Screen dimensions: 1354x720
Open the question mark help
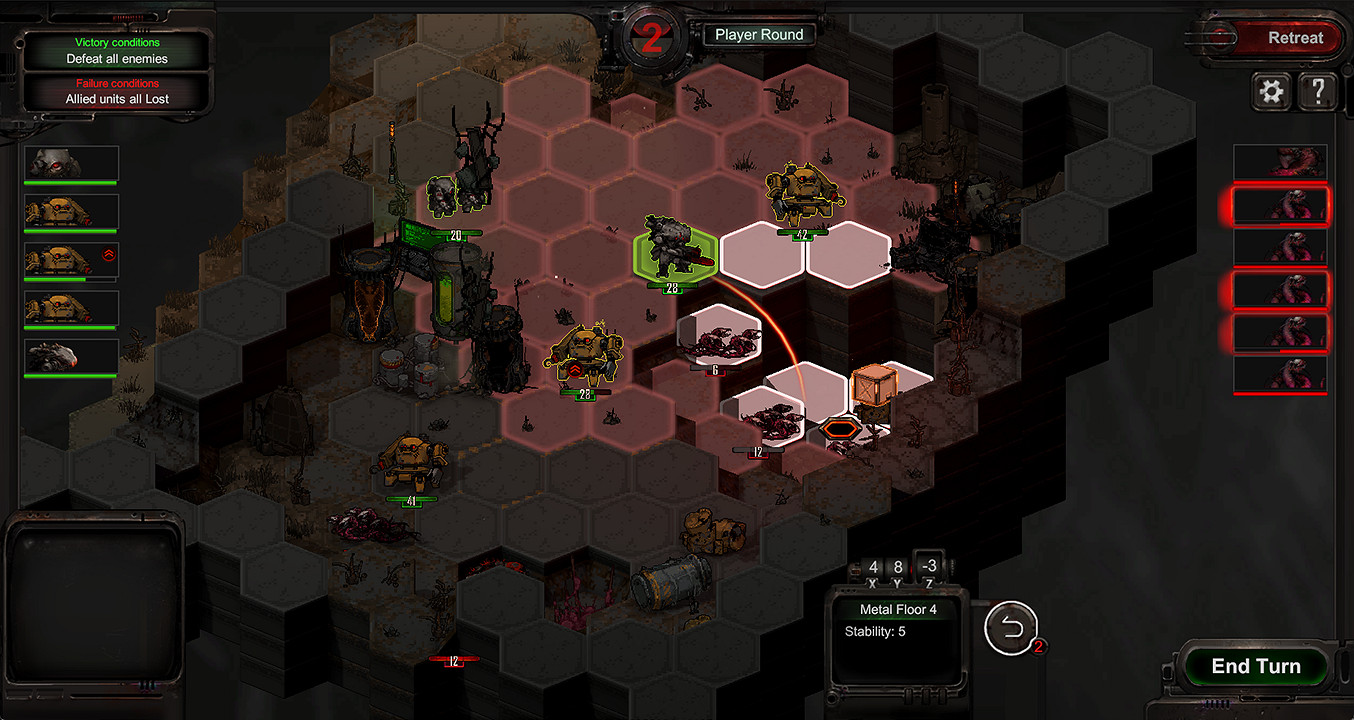[x=1318, y=93]
